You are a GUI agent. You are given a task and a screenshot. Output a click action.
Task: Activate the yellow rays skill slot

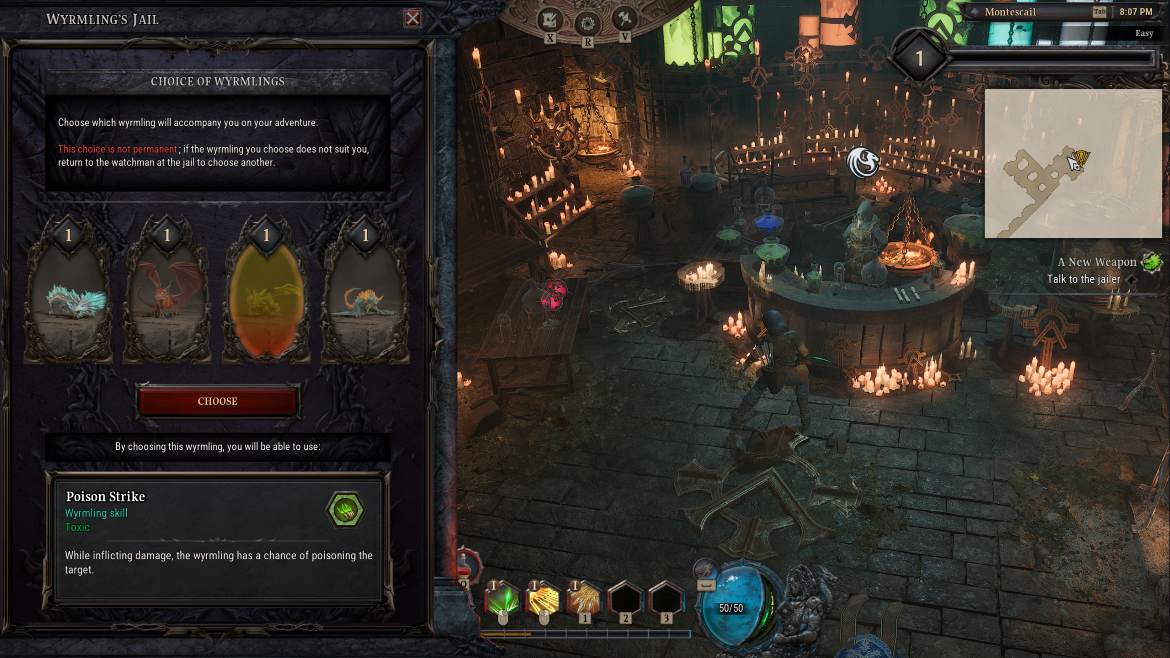coord(544,600)
